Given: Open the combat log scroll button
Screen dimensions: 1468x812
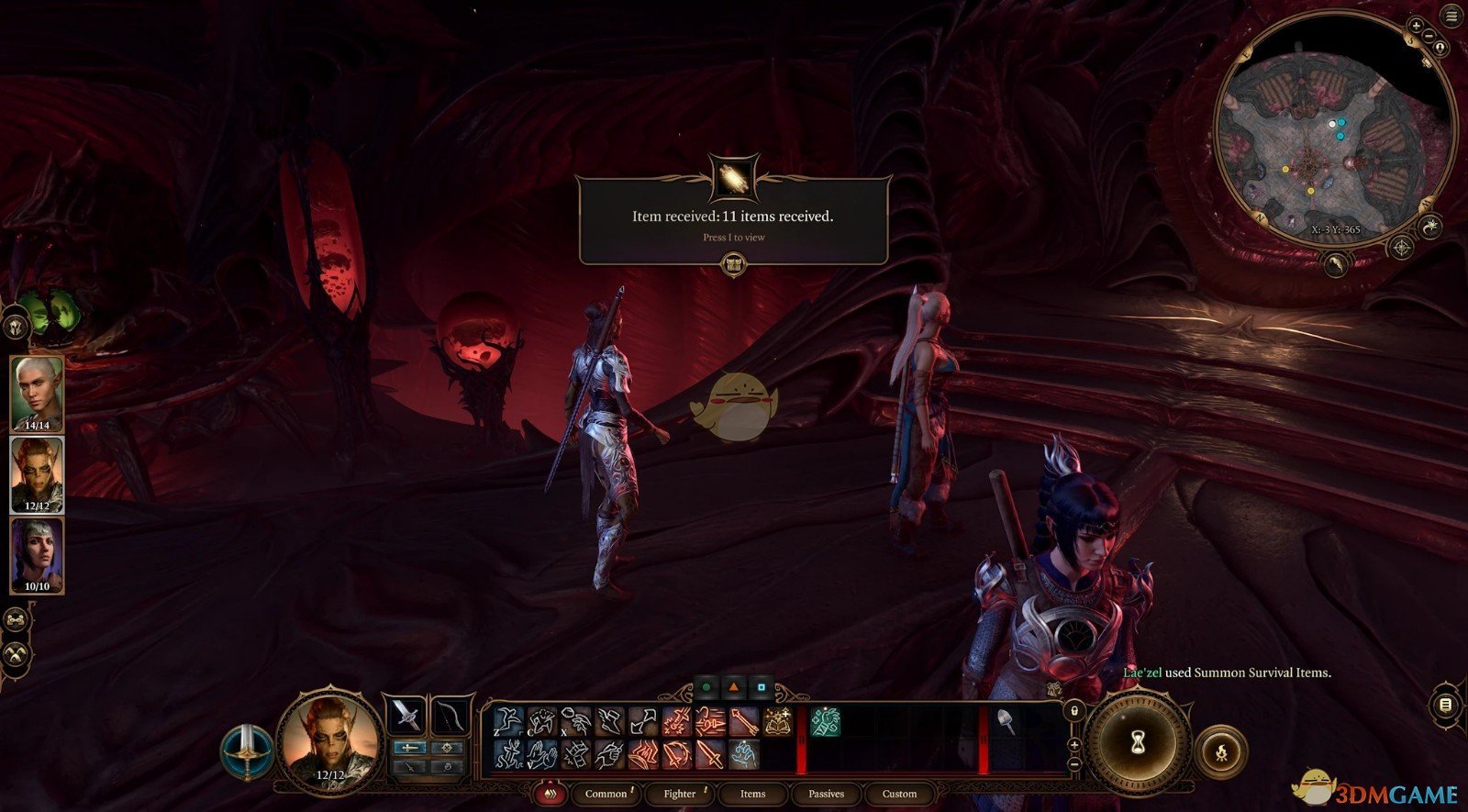Looking at the screenshot, I should click(x=1445, y=705).
